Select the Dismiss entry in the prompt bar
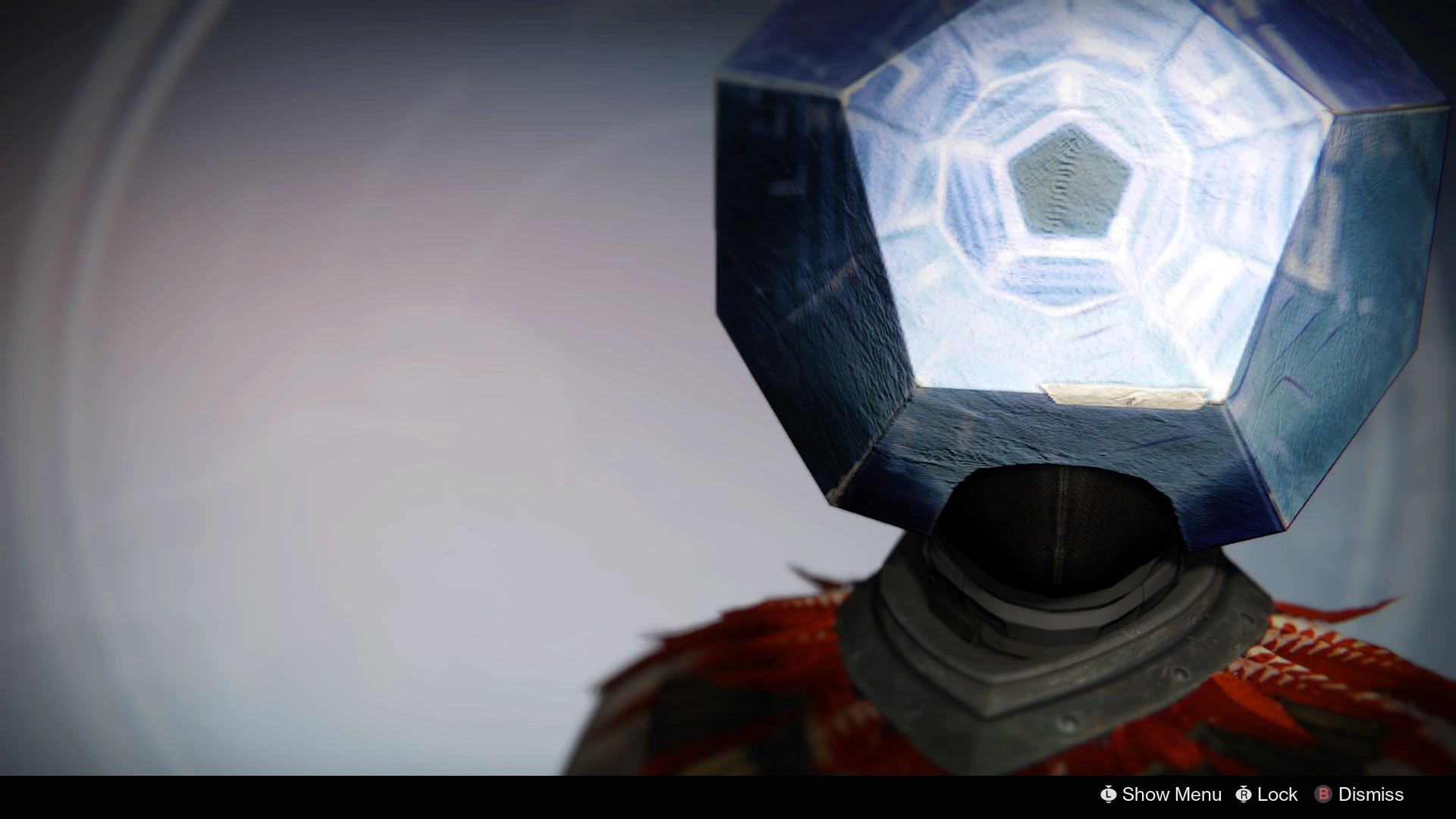Viewport: 1456px width, 819px height. point(1372,795)
